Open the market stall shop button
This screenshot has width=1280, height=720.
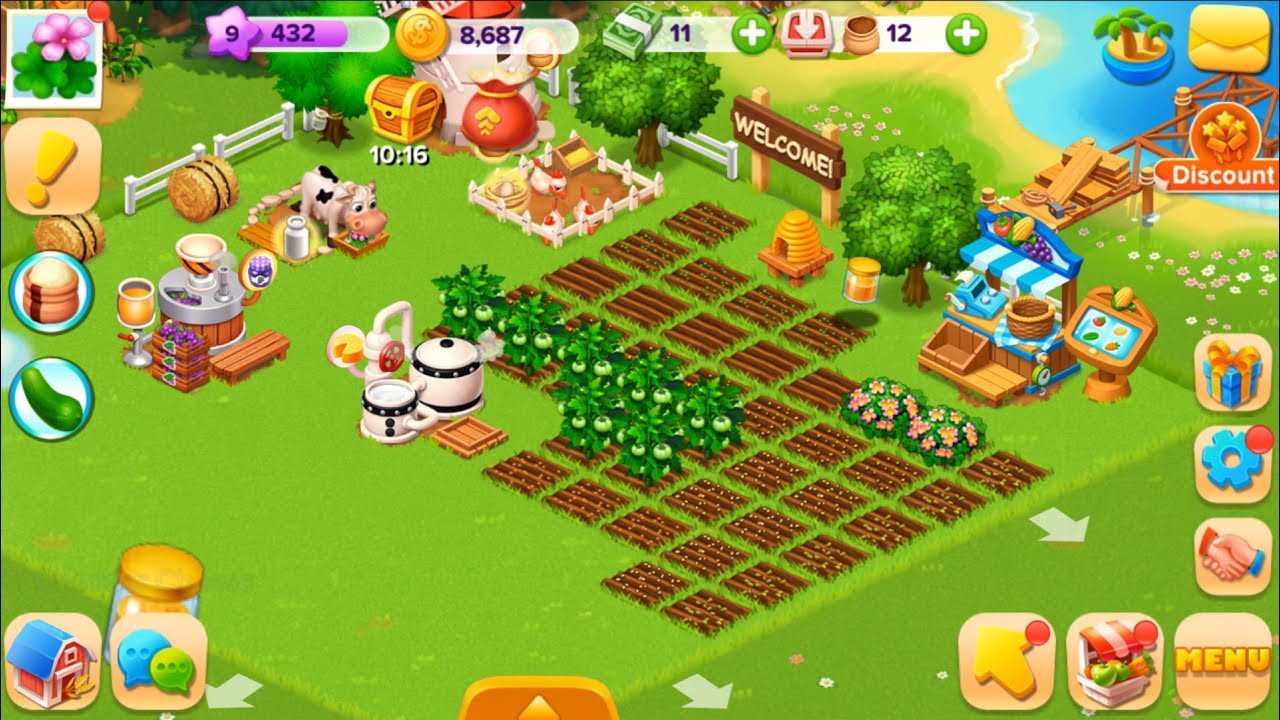click(x=1114, y=661)
